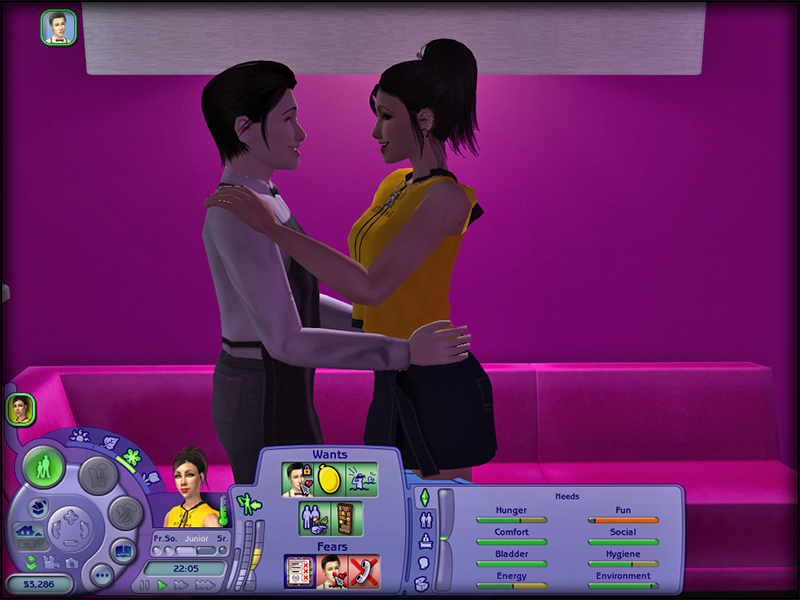Activate Live mode button
This screenshot has width=800, height=600.
[44, 468]
